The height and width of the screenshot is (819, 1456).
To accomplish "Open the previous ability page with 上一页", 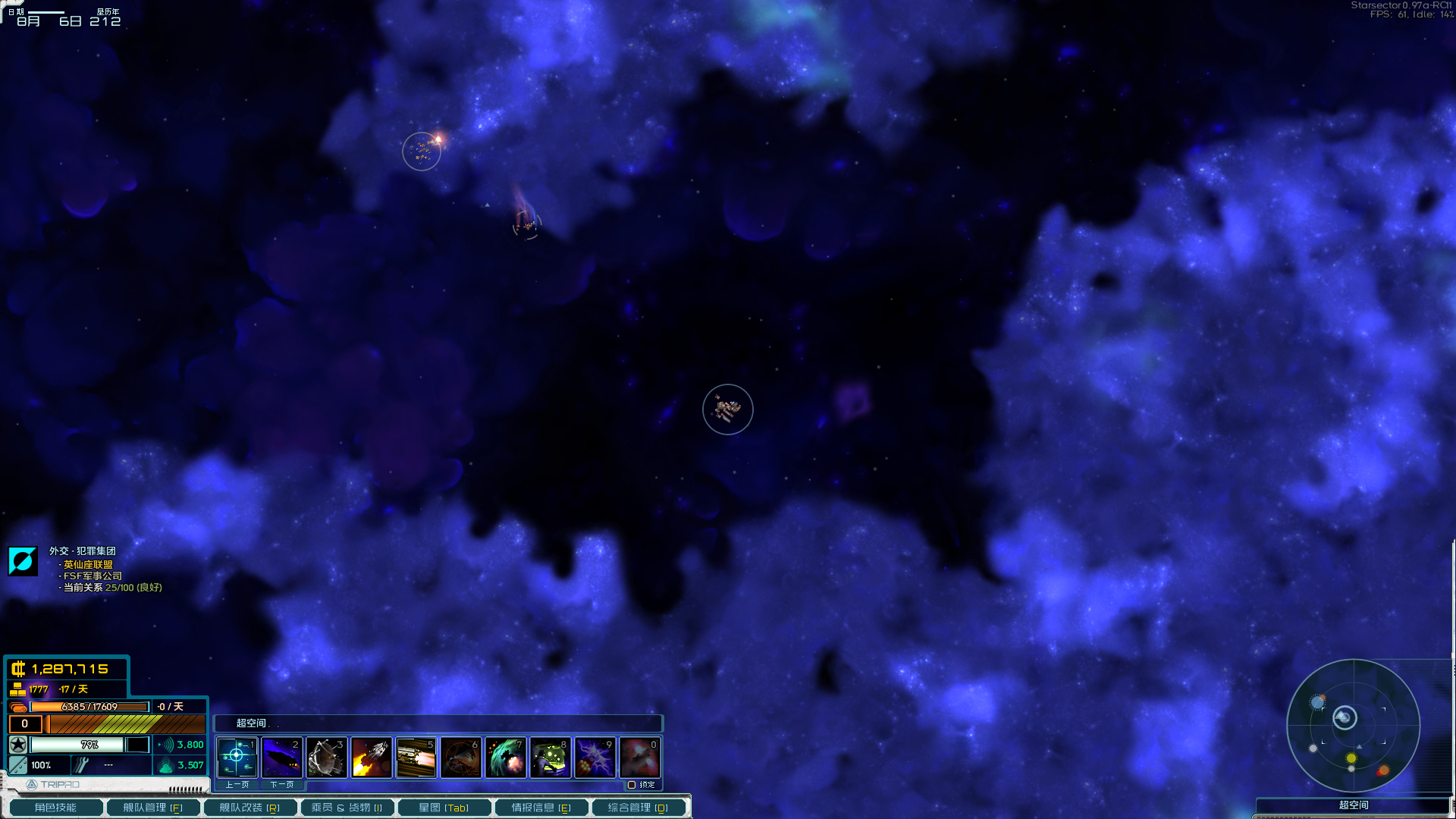I will pos(237,785).
